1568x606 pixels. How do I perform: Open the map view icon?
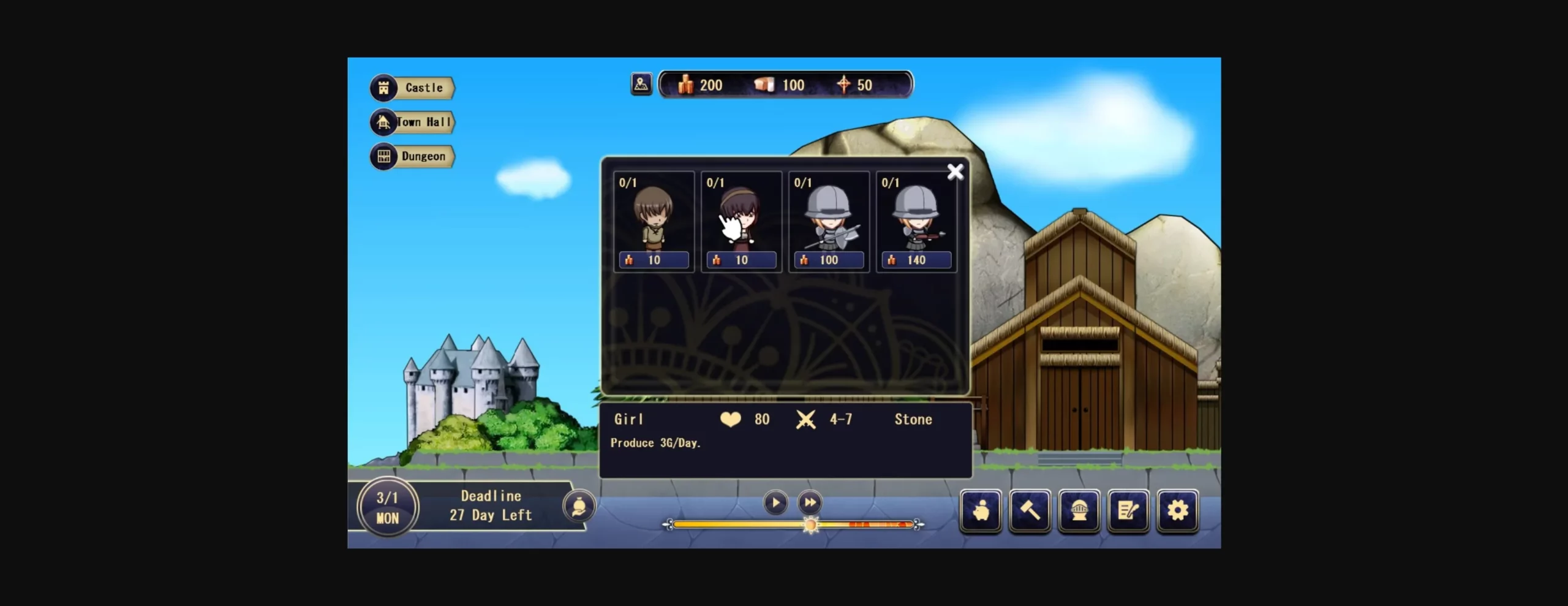click(x=640, y=84)
